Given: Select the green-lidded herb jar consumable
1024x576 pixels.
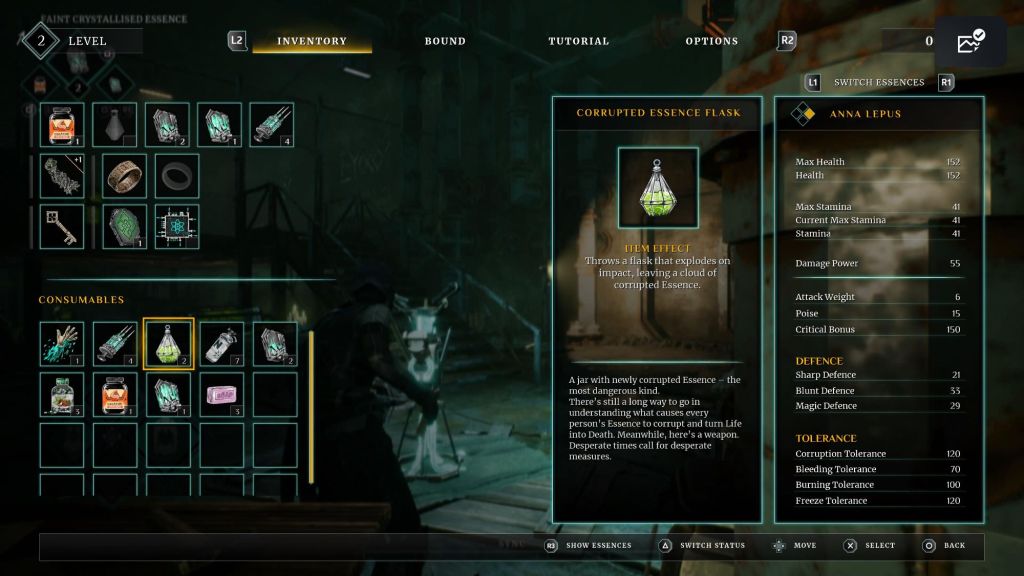Looking at the screenshot, I should tap(62, 394).
